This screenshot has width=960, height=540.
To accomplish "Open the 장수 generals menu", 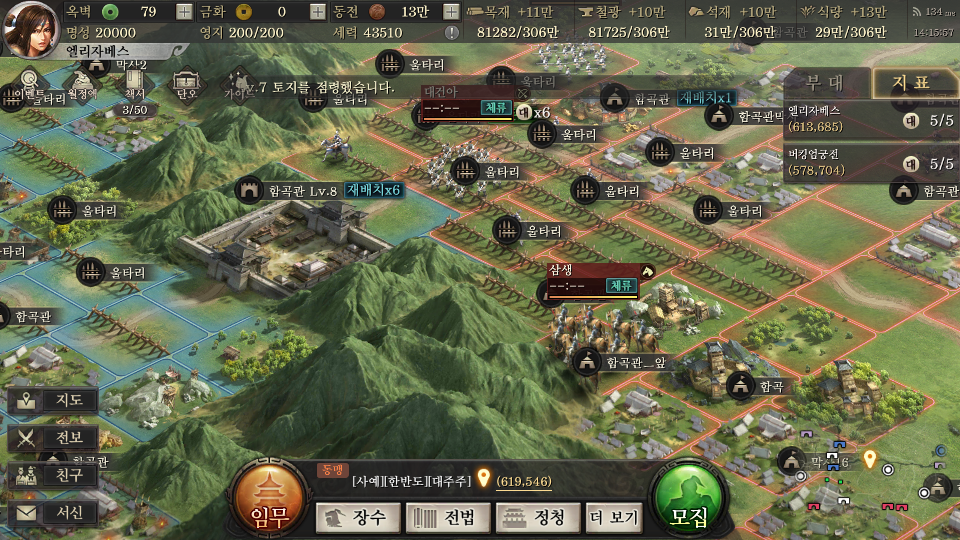I will point(359,517).
